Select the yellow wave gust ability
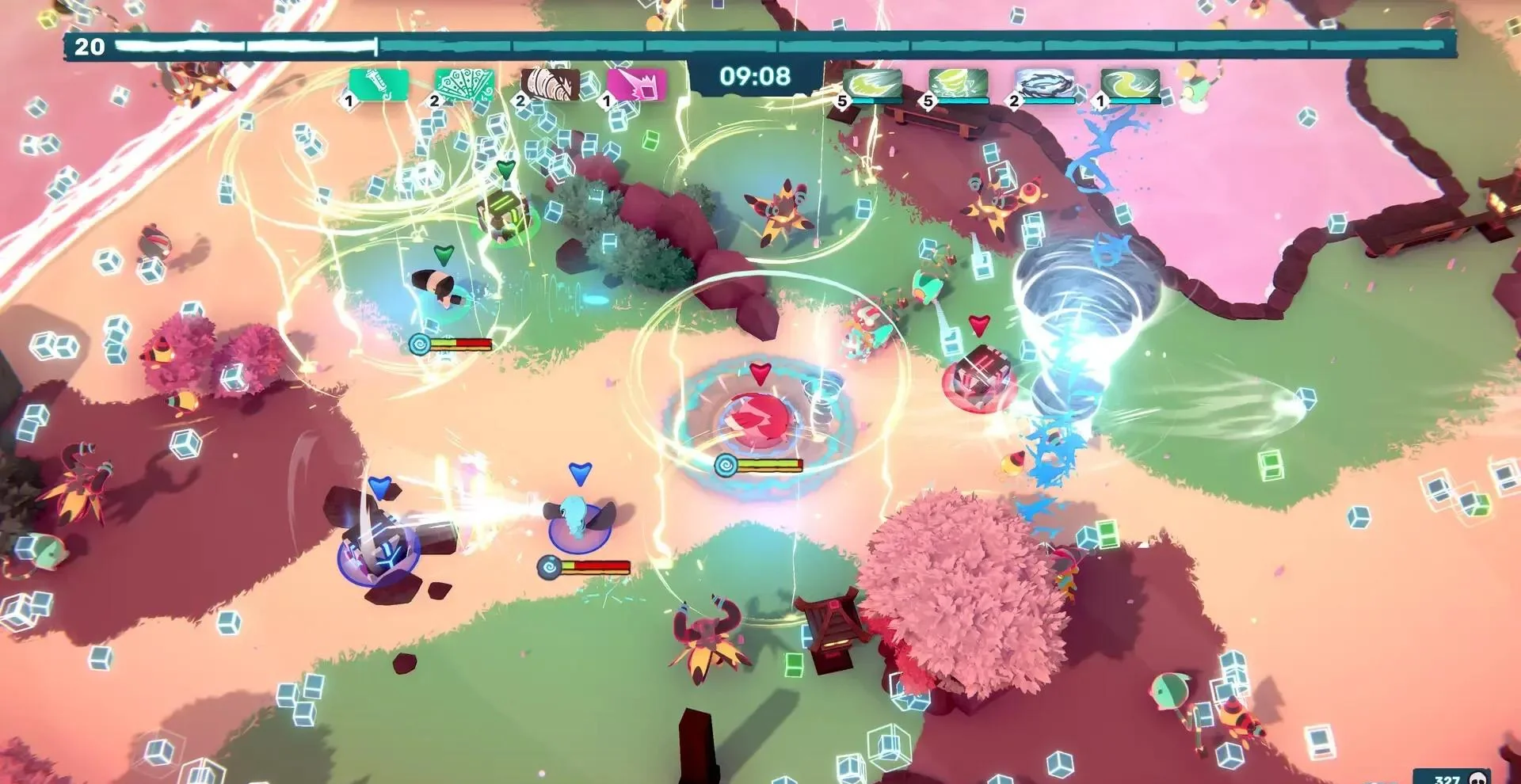The image size is (1521, 784). point(1129,82)
